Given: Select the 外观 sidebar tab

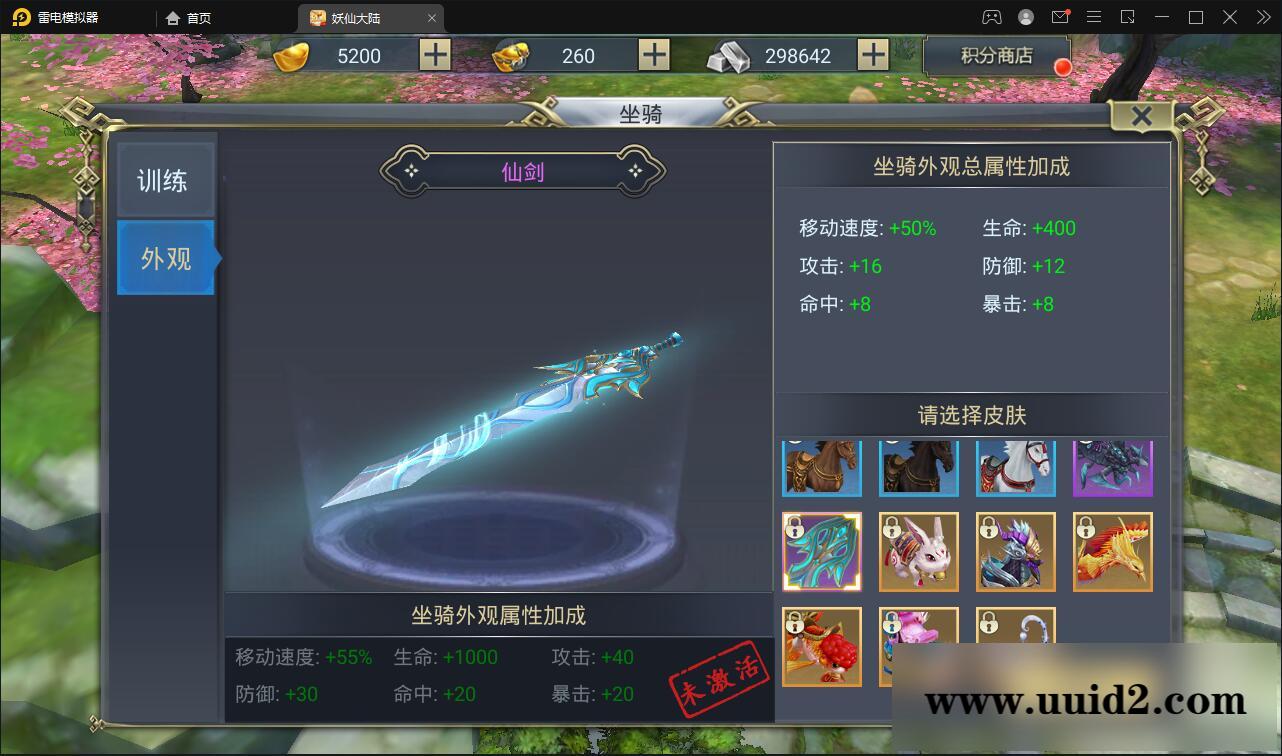Looking at the screenshot, I should [166, 258].
